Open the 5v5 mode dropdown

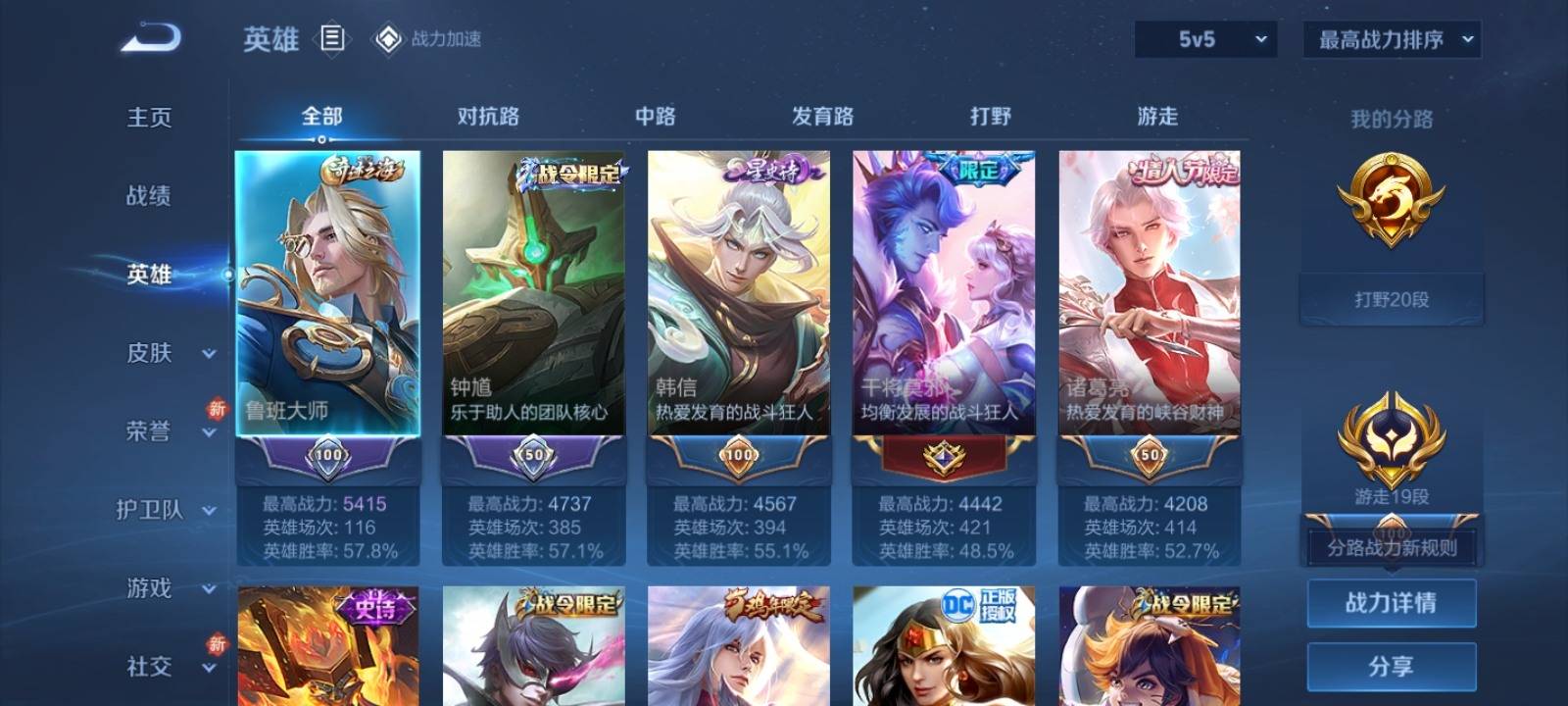(1205, 39)
